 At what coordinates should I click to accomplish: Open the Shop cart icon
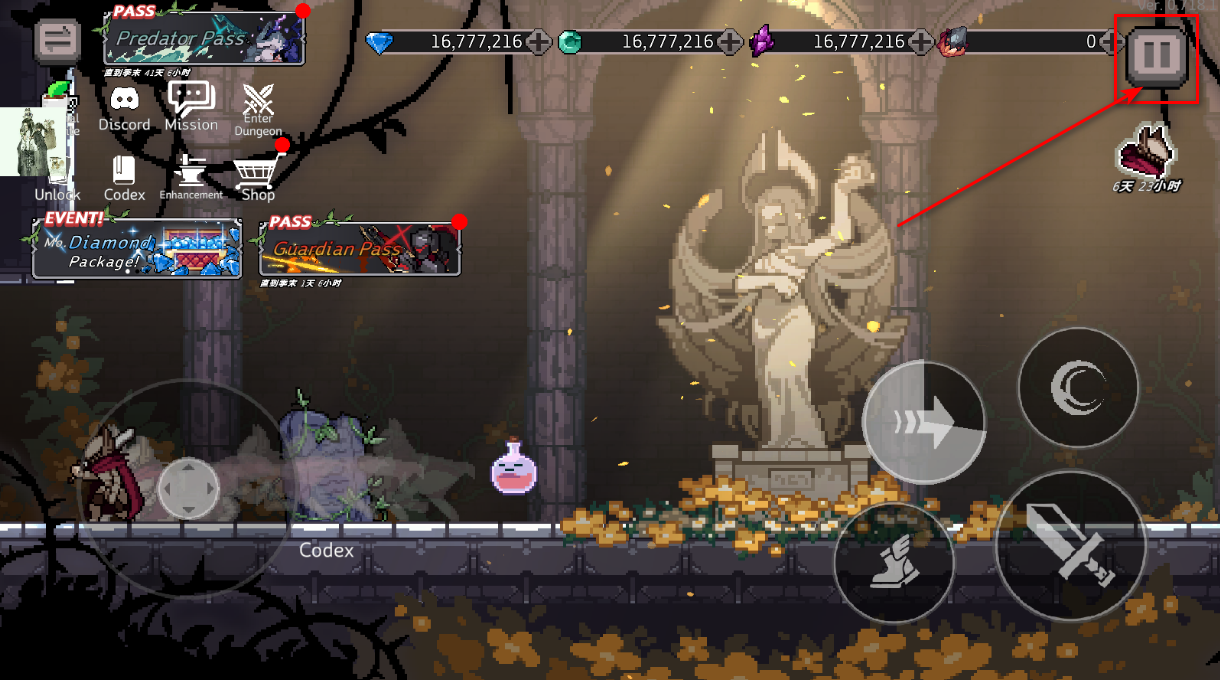pos(256,177)
